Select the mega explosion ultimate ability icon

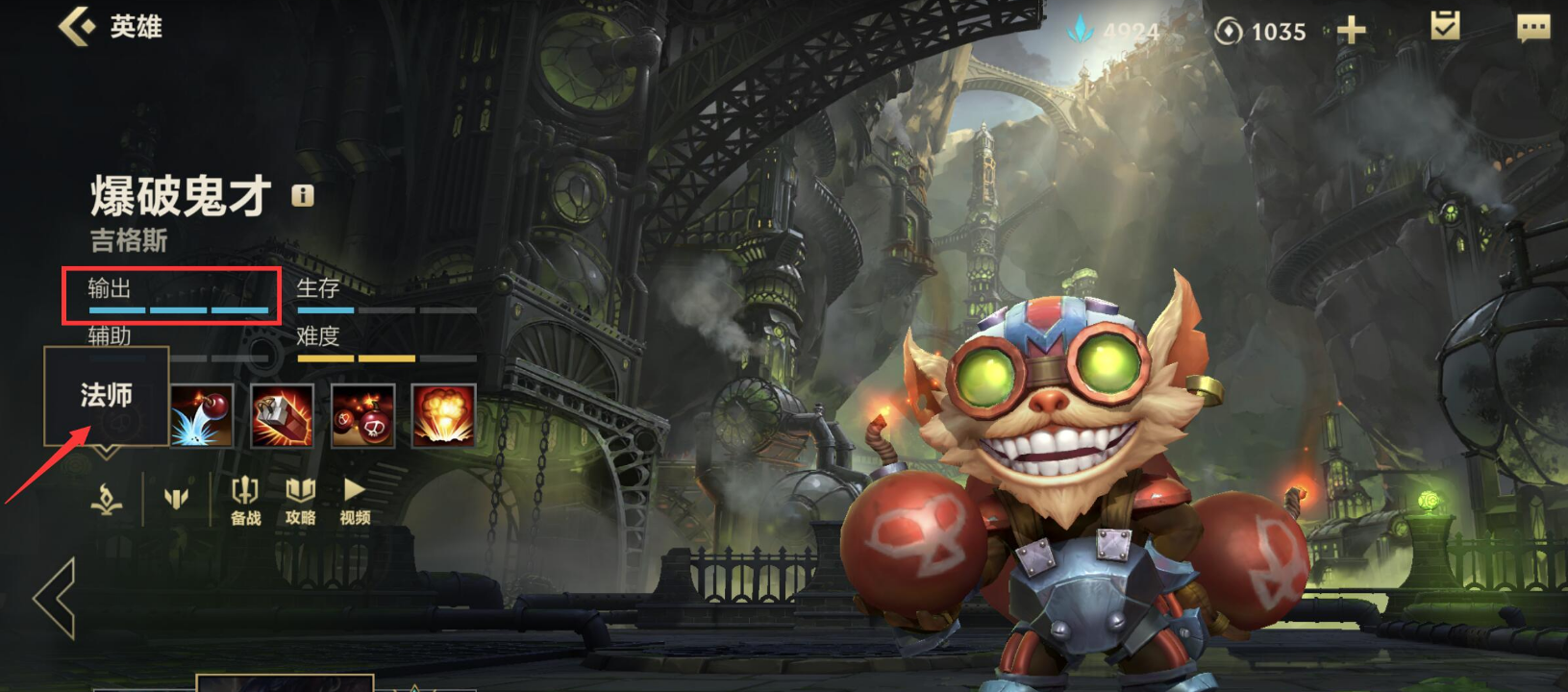(443, 416)
